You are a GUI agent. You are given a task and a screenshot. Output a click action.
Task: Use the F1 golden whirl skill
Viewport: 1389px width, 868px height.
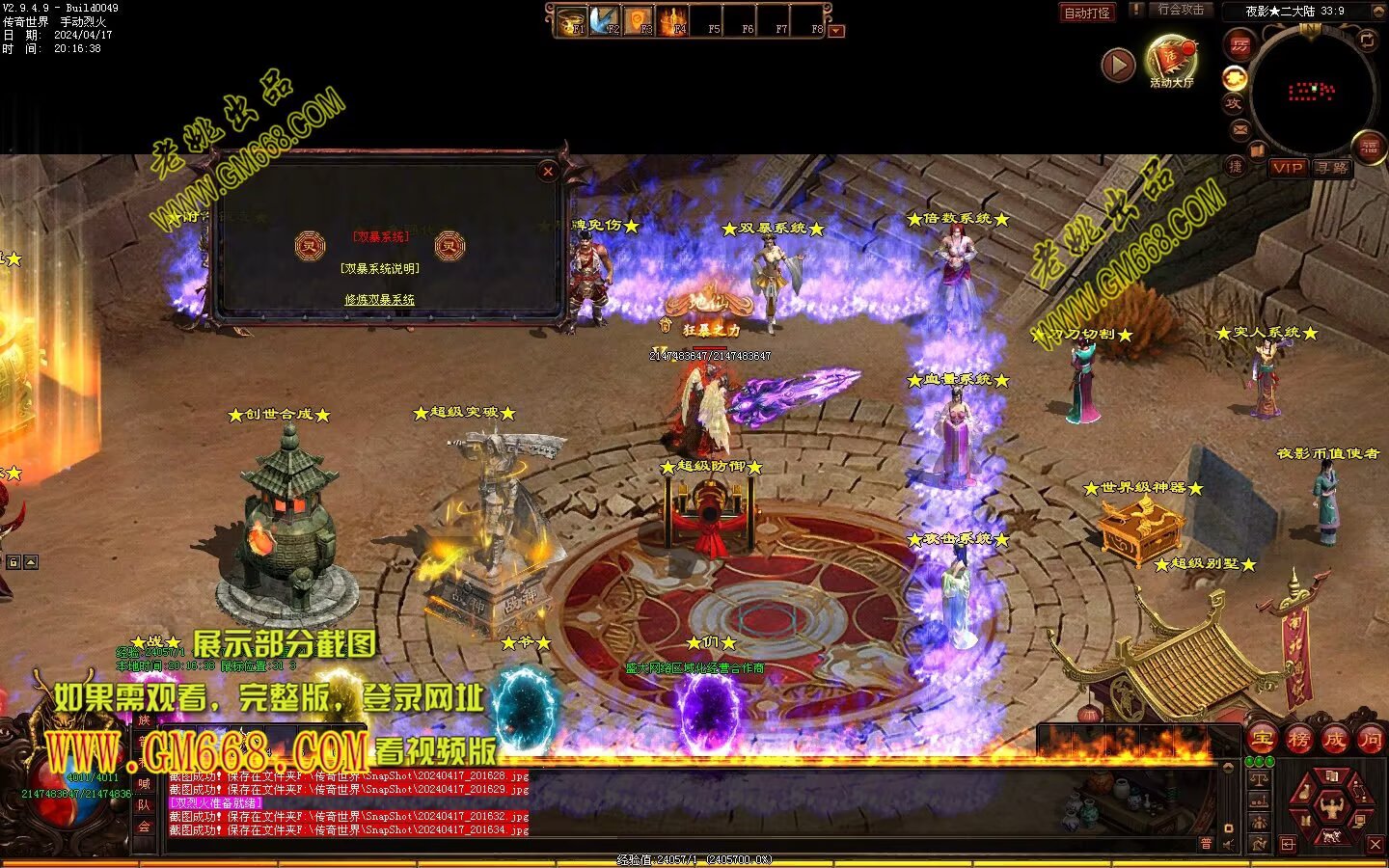[x=573, y=21]
